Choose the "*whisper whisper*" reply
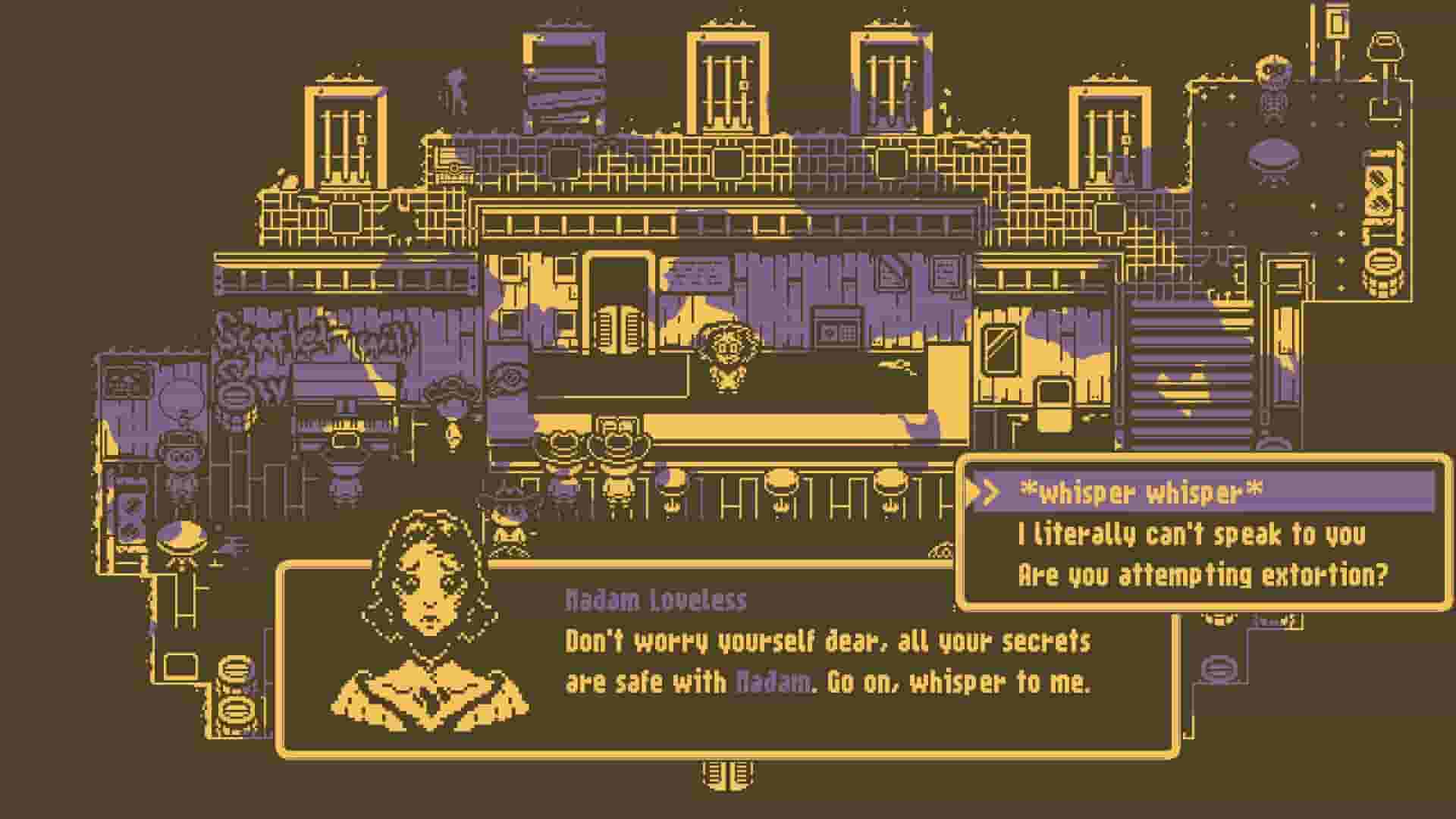The height and width of the screenshot is (819, 1456). coord(1141,493)
